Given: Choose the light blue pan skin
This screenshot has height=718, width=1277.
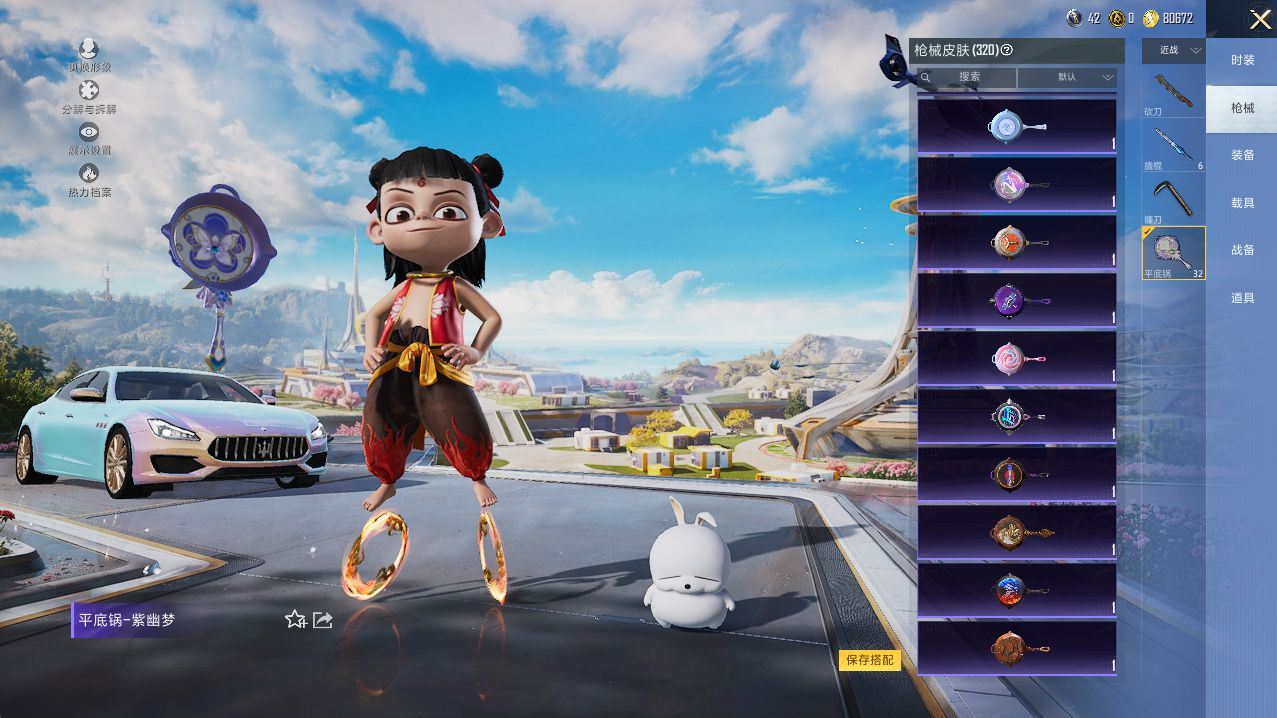Looking at the screenshot, I should coord(1016,126).
